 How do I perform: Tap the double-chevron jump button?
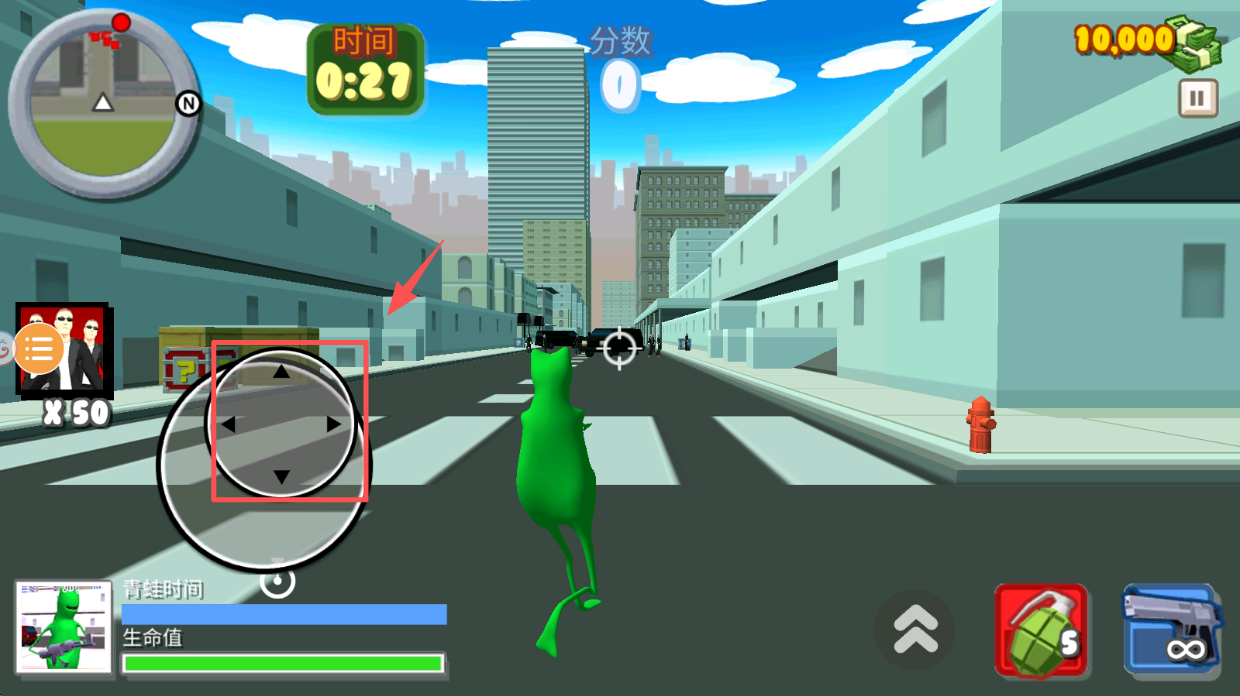[x=915, y=630]
